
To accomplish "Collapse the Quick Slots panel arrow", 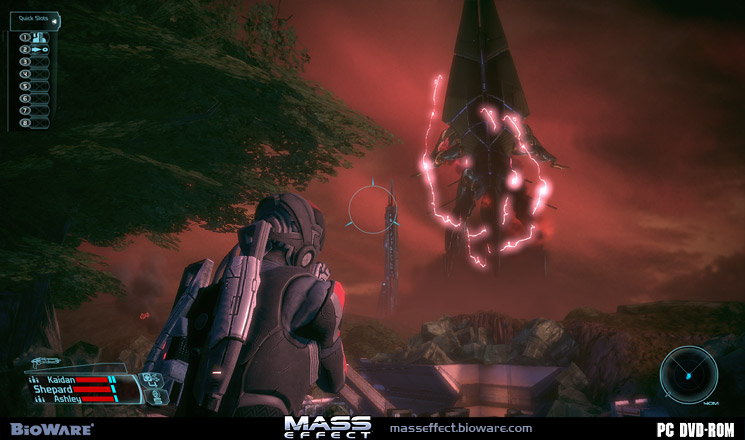I will 55,19.
